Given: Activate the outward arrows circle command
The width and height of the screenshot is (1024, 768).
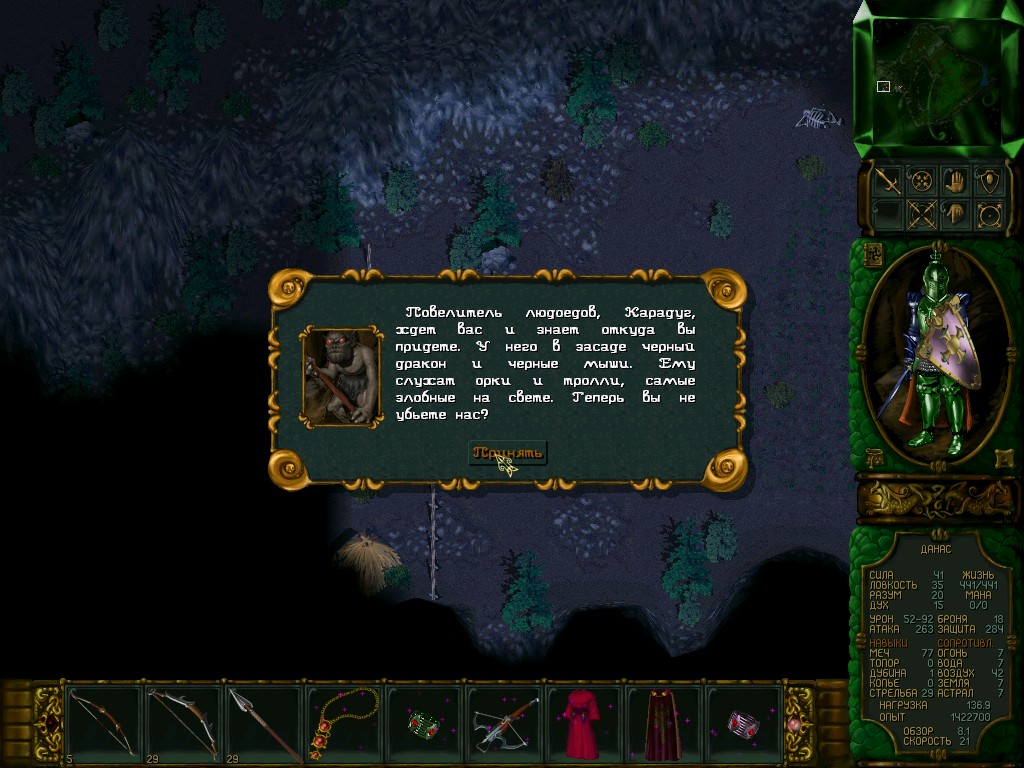Looking at the screenshot, I should 988,213.
